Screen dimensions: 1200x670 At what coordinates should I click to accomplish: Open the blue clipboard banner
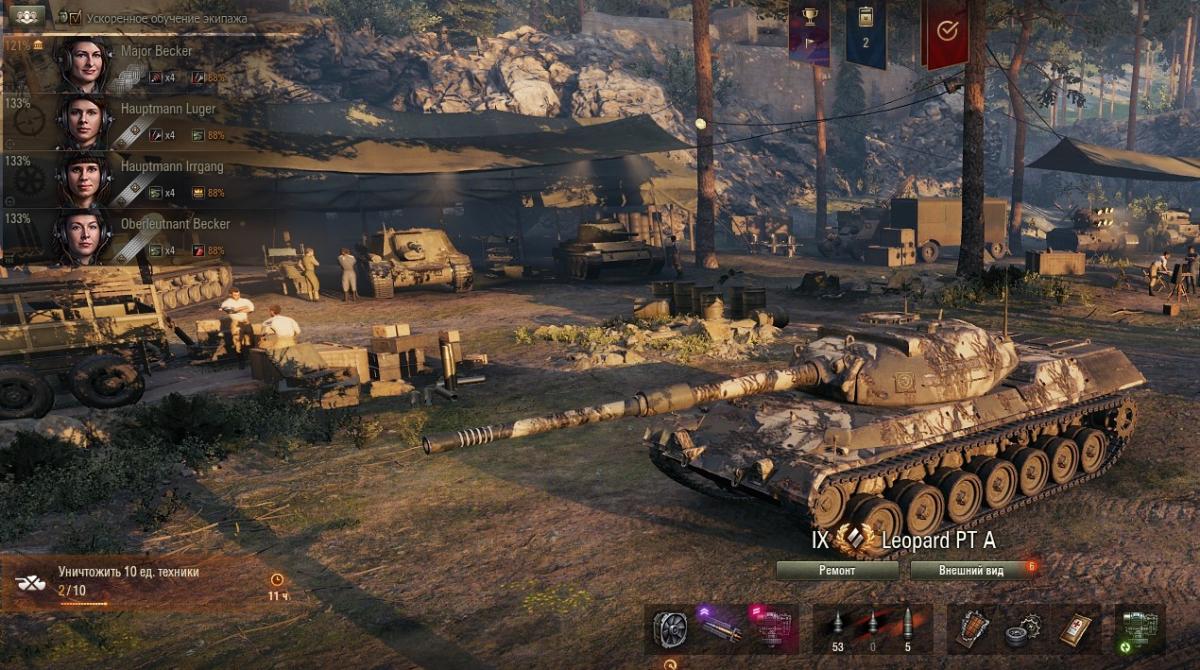(866, 31)
